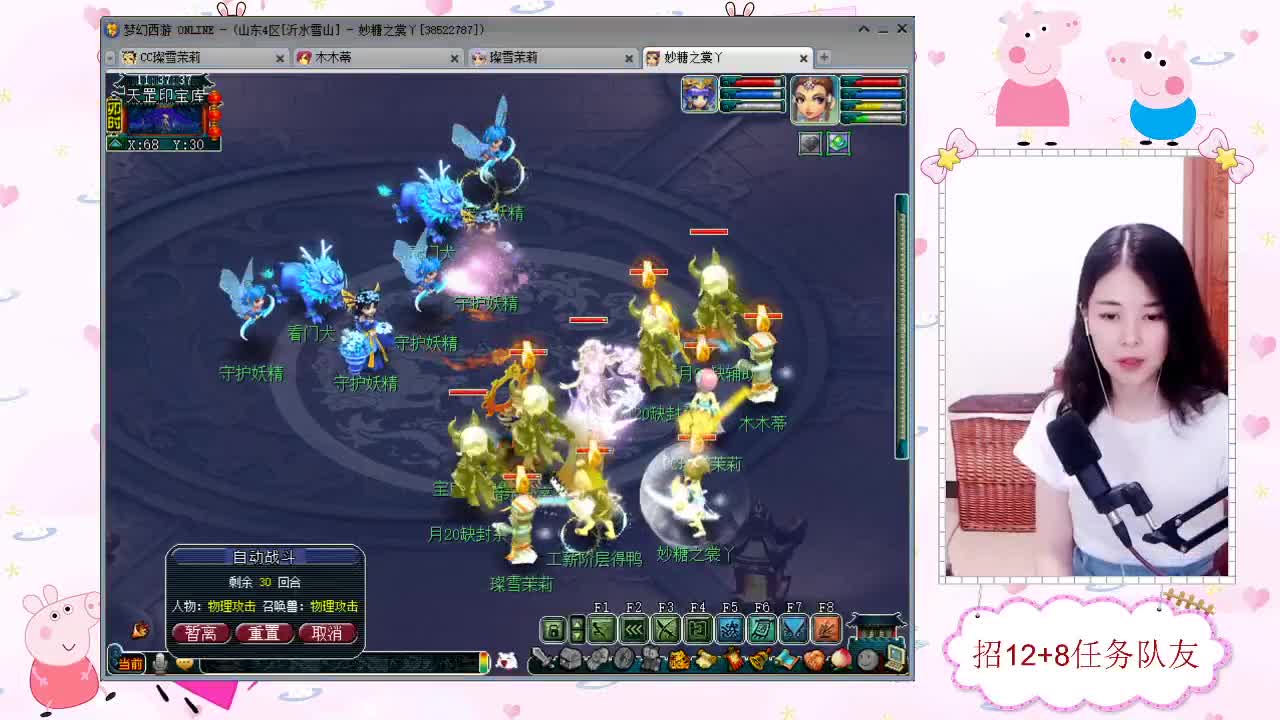Image resolution: width=1280 pixels, height=720 pixels.
Task: Click the up/down arrow stepper beside the lock icon
Action: [578, 628]
